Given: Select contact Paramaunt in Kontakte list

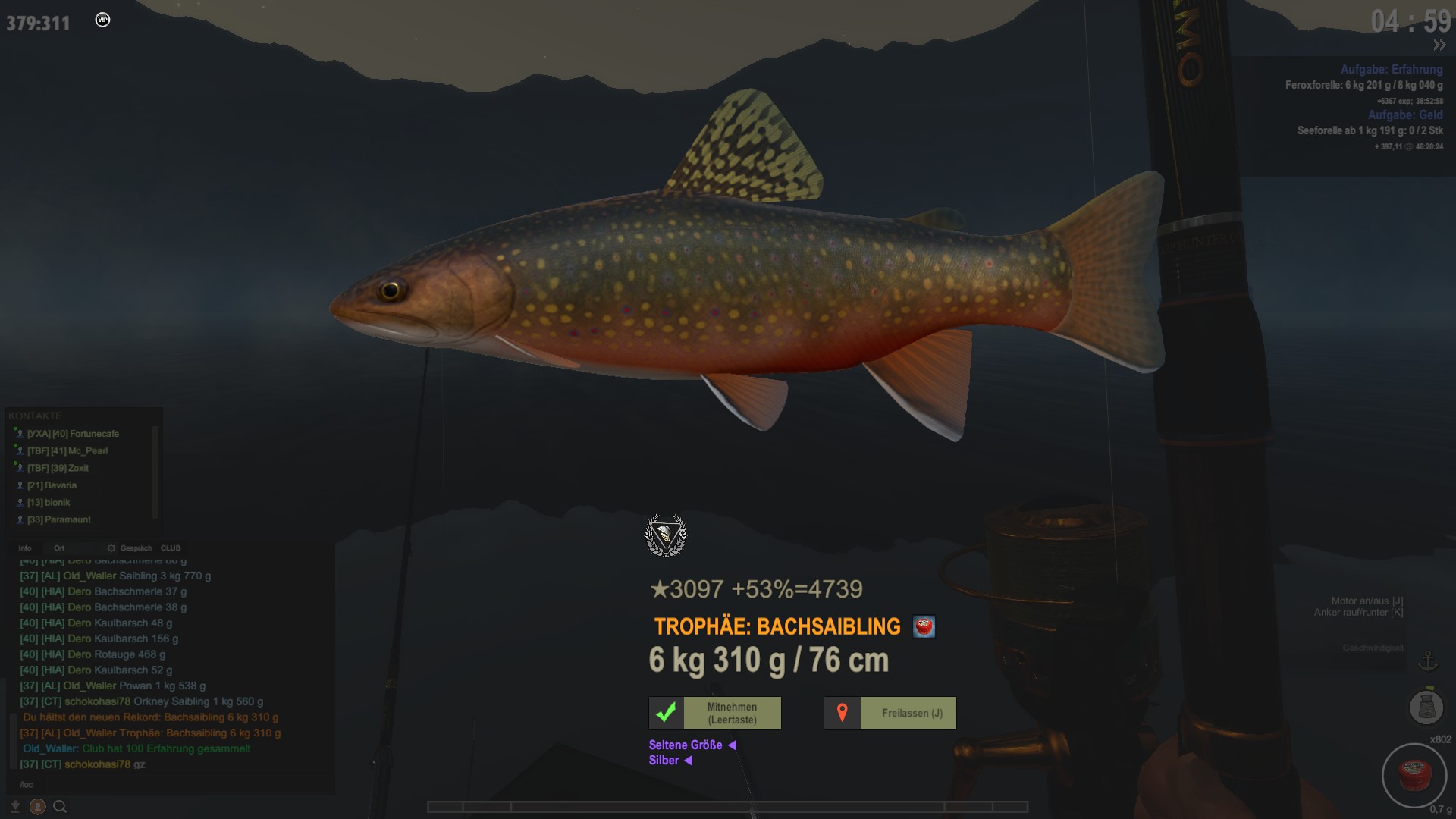Looking at the screenshot, I should [58, 519].
